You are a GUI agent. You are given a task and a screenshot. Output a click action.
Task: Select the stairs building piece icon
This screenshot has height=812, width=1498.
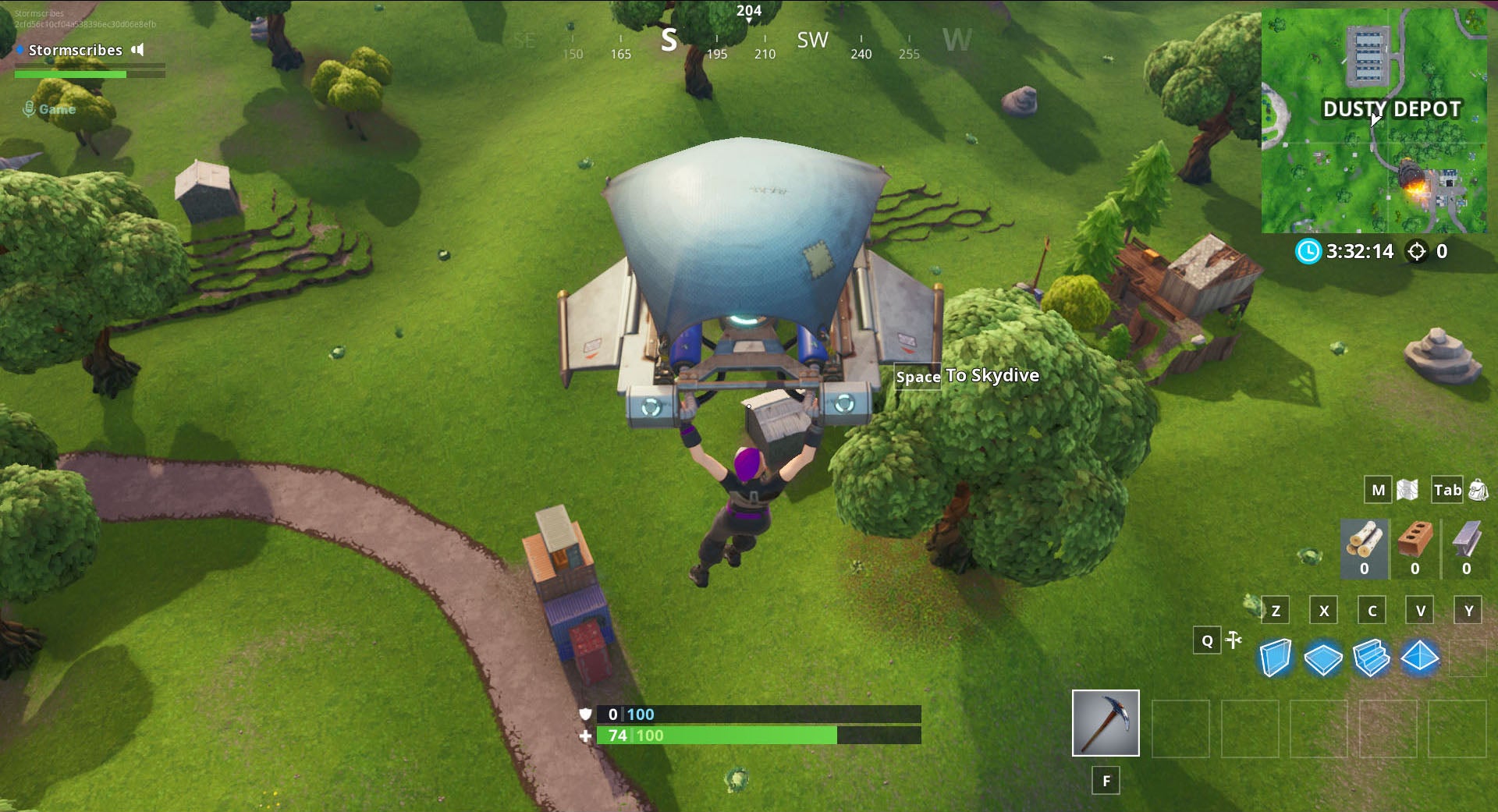click(1372, 658)
